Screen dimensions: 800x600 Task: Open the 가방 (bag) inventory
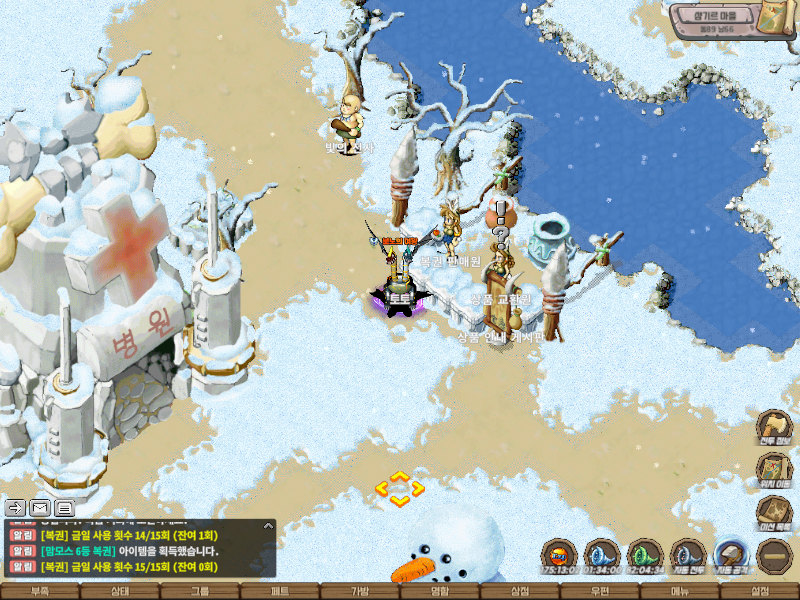pyautogui.click(x=360, y=591)
